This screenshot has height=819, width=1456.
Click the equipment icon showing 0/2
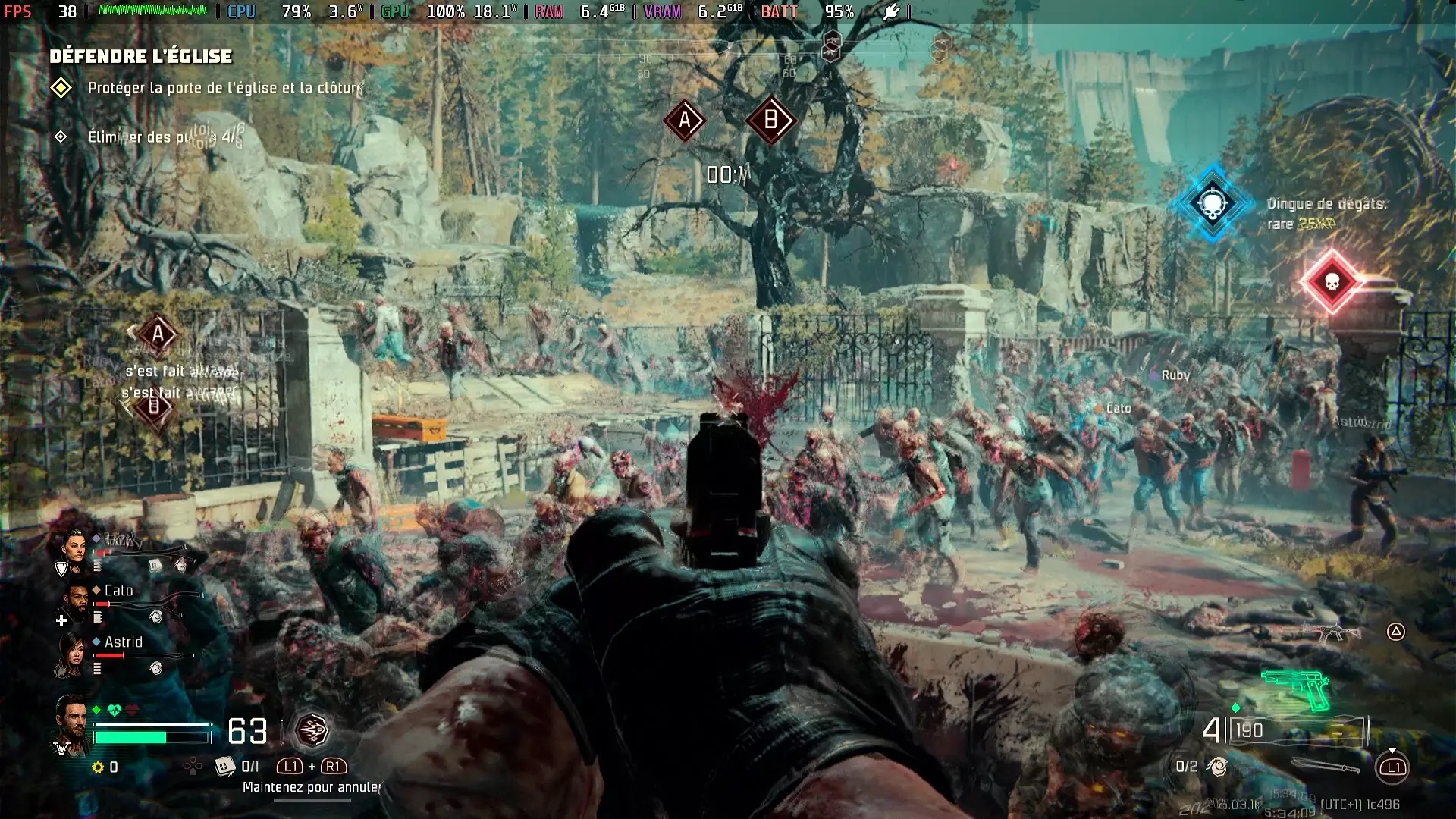pos(1218,767)
